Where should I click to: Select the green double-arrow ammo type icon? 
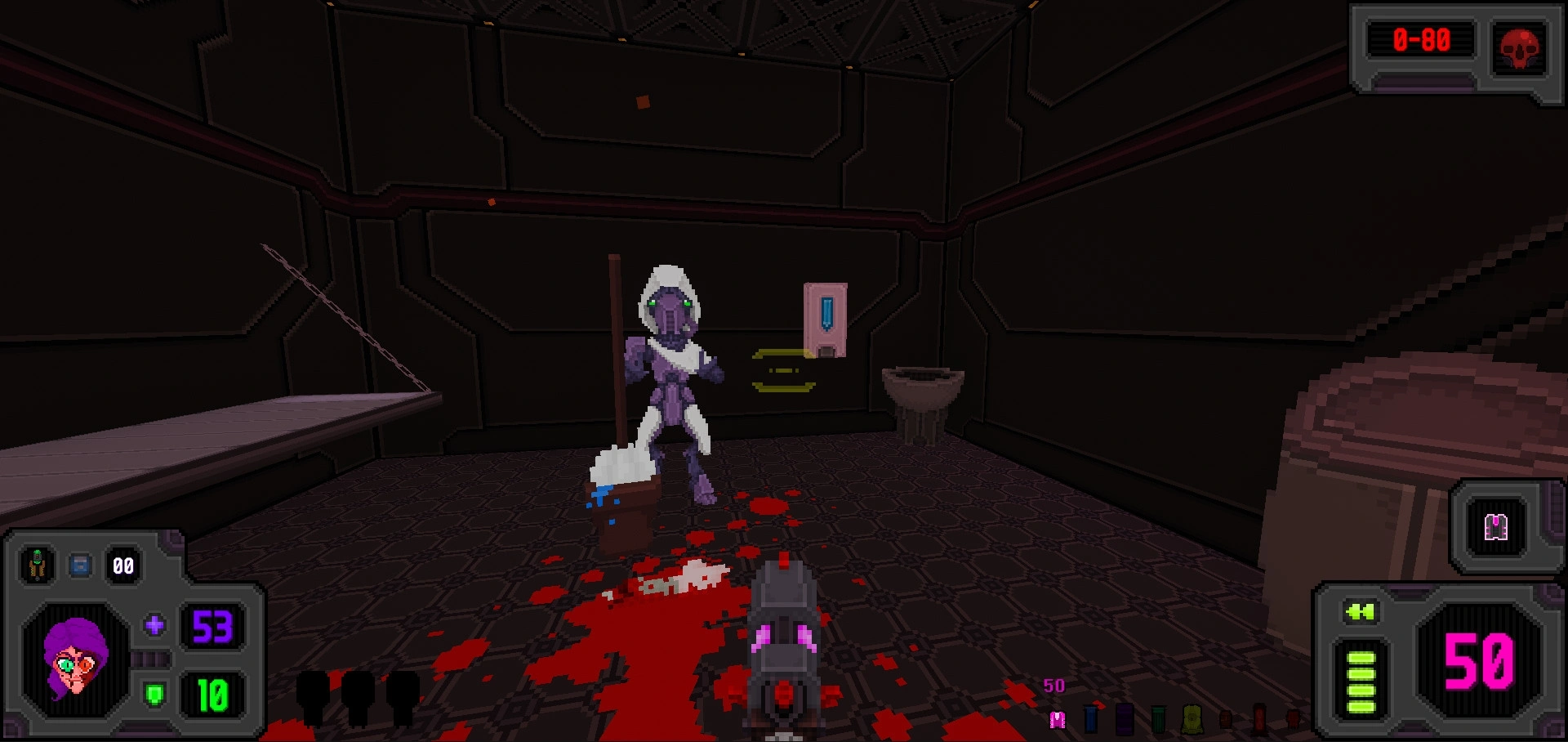click(1360, 611)
